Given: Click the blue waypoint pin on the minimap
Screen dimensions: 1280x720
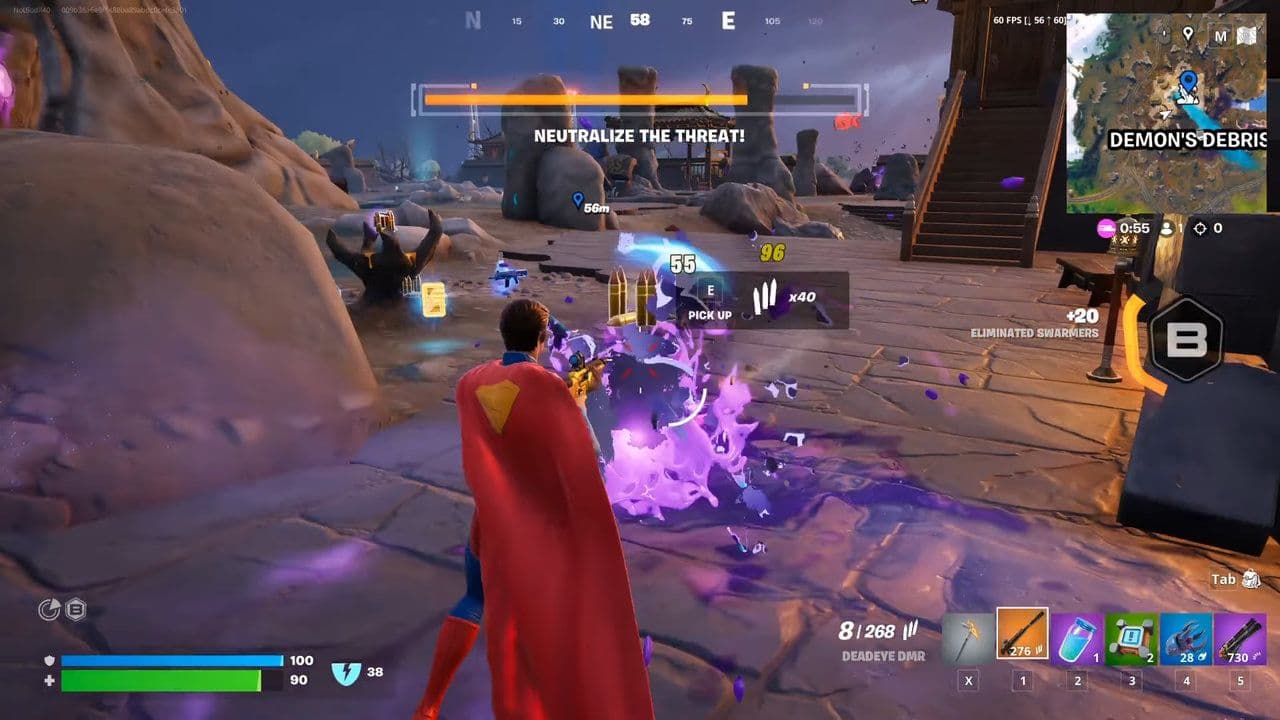Looking at the screenshot, I should coord(1188,82).
